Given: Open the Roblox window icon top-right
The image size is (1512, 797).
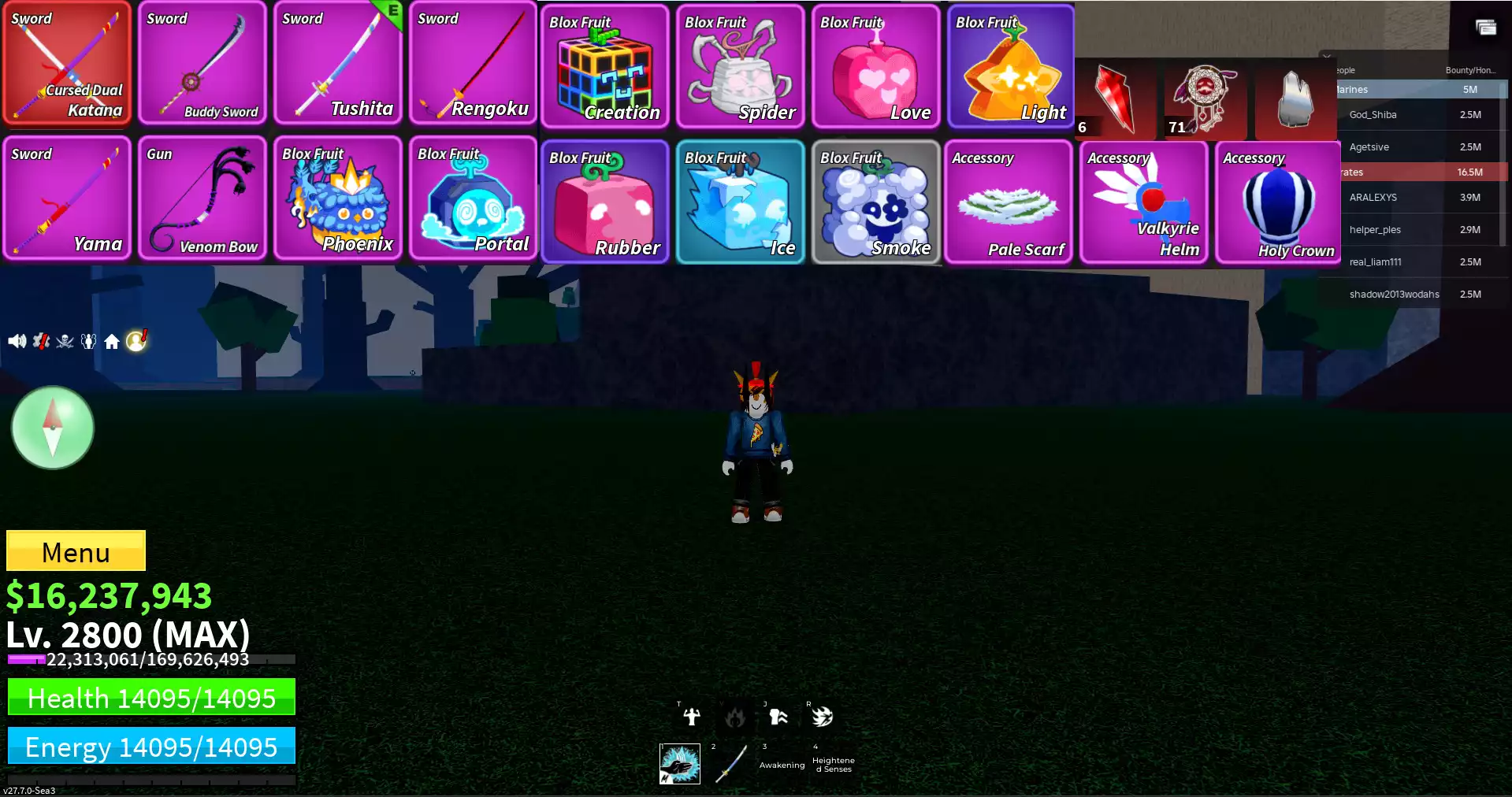Looking at the screenshot, I should (x=1484, y=26).
